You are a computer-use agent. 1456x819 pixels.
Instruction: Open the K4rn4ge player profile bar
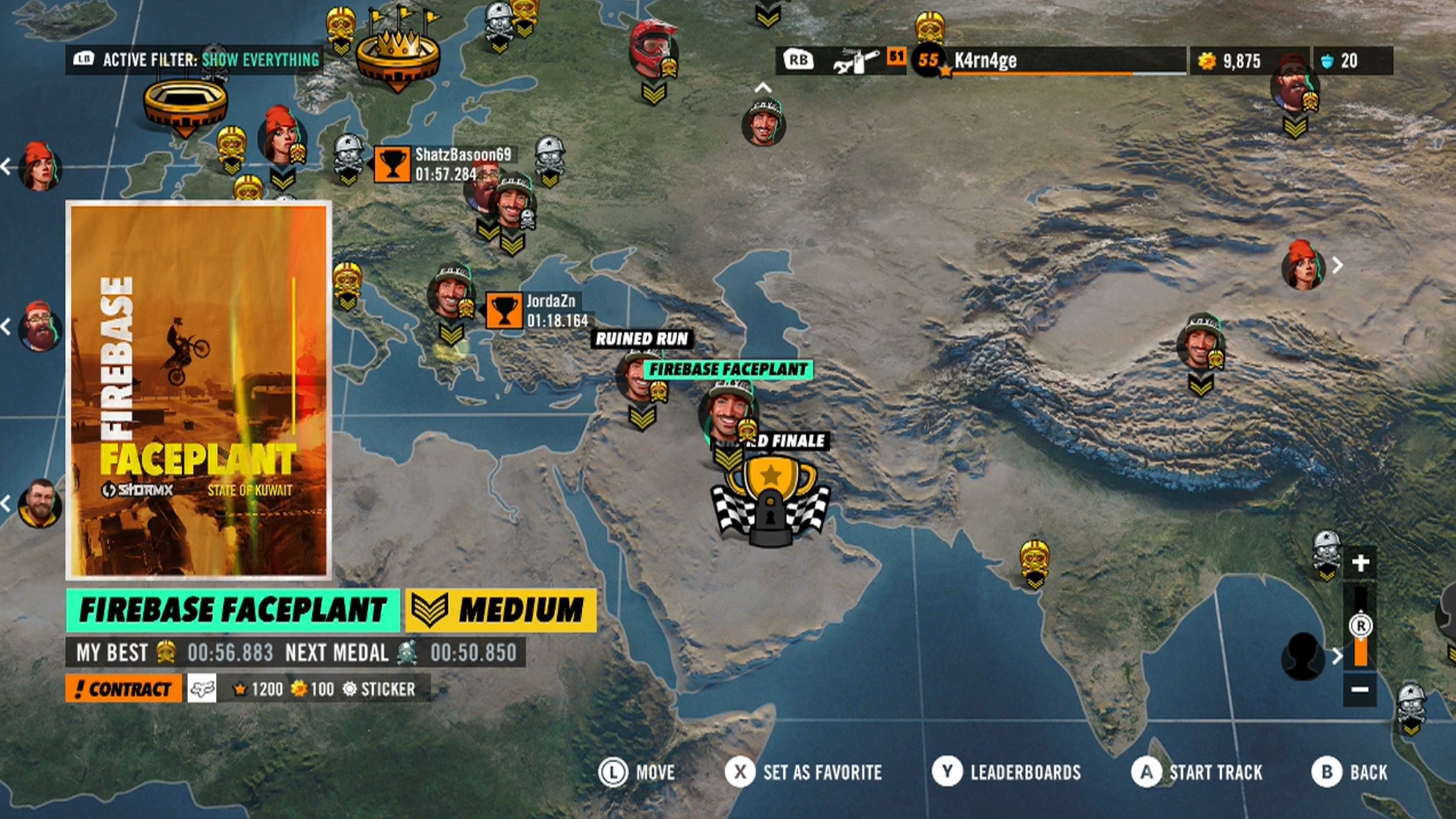1048,60
